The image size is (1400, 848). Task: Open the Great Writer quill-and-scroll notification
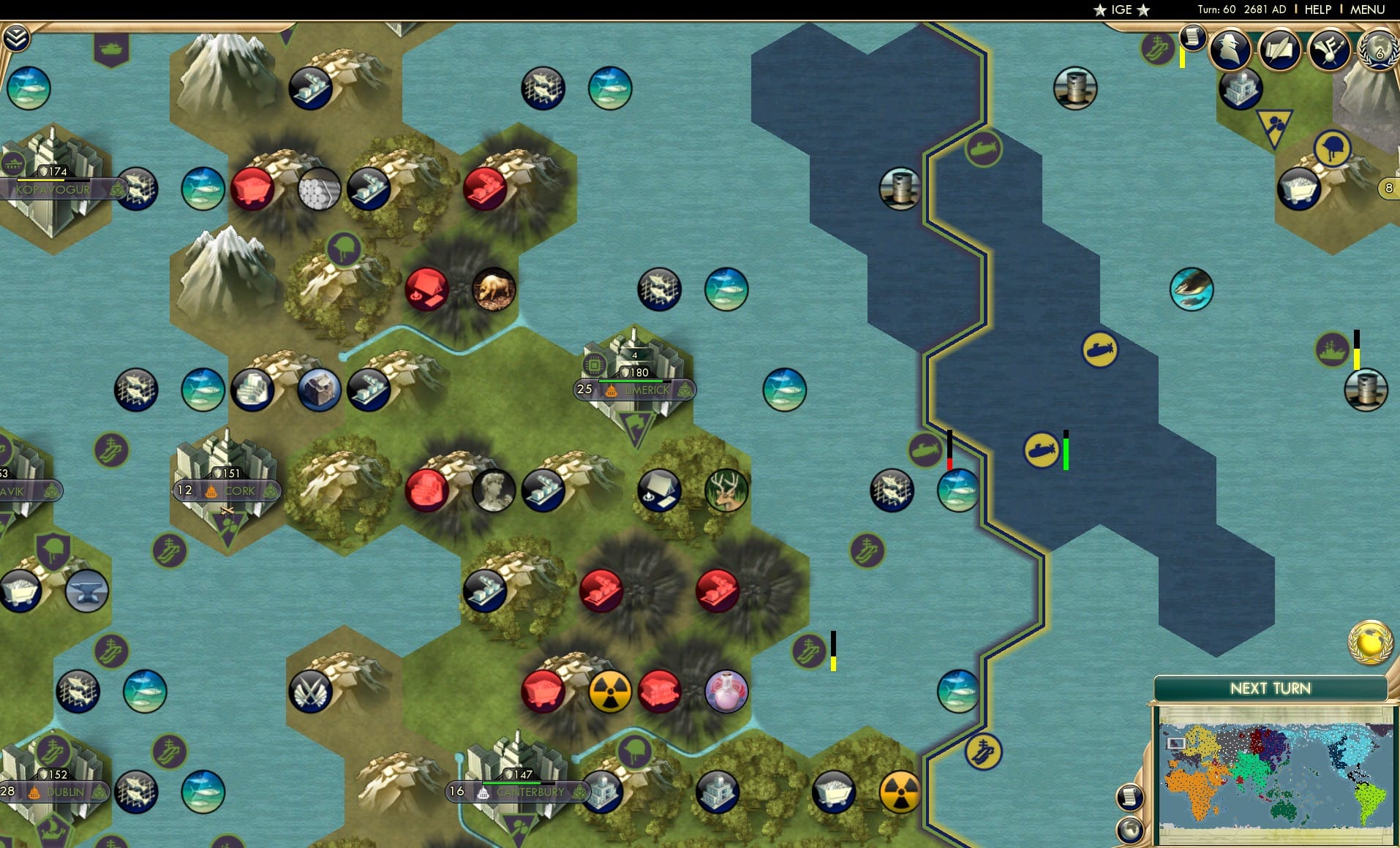[x=1279, y=50]
